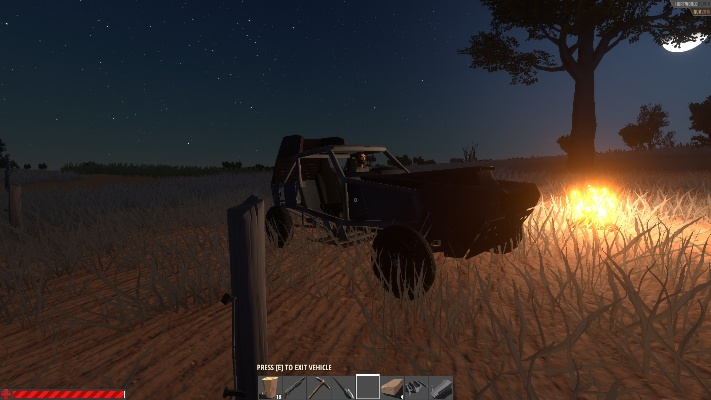The width and height of the screenshot is (711, 400).
Task: Choose the shovel in the hotbar
Action: (x=344, y=387)
